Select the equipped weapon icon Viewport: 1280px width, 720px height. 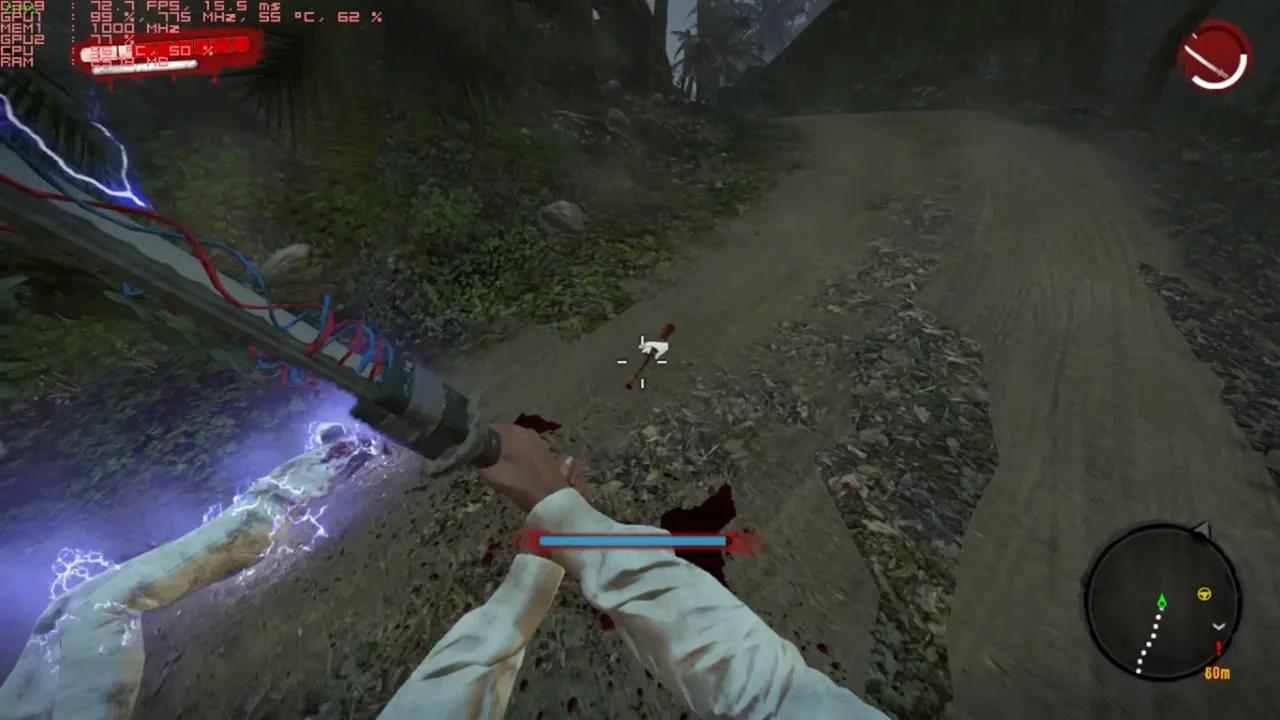coord(1215,56)
